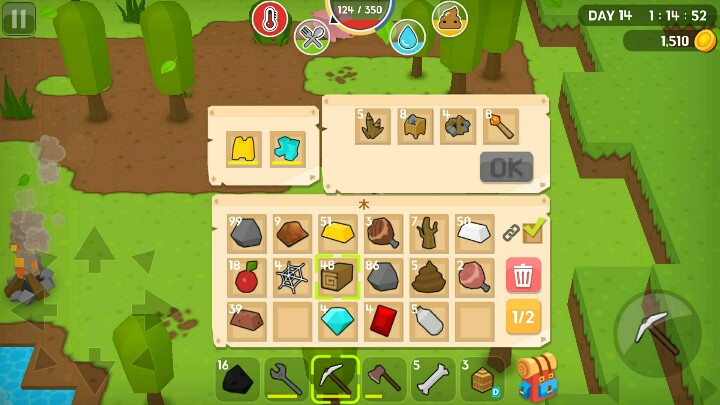The width and height of the screenshot is (720, 405).
Task: Open the backpack inventory icon
Action: pyautogui.click(x=537, y=377)
